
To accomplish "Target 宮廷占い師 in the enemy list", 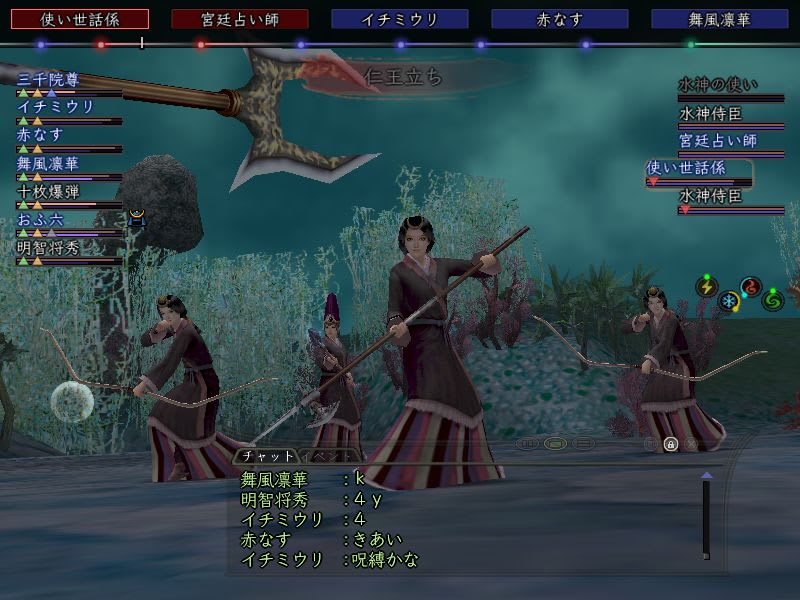I will (718, 141).
